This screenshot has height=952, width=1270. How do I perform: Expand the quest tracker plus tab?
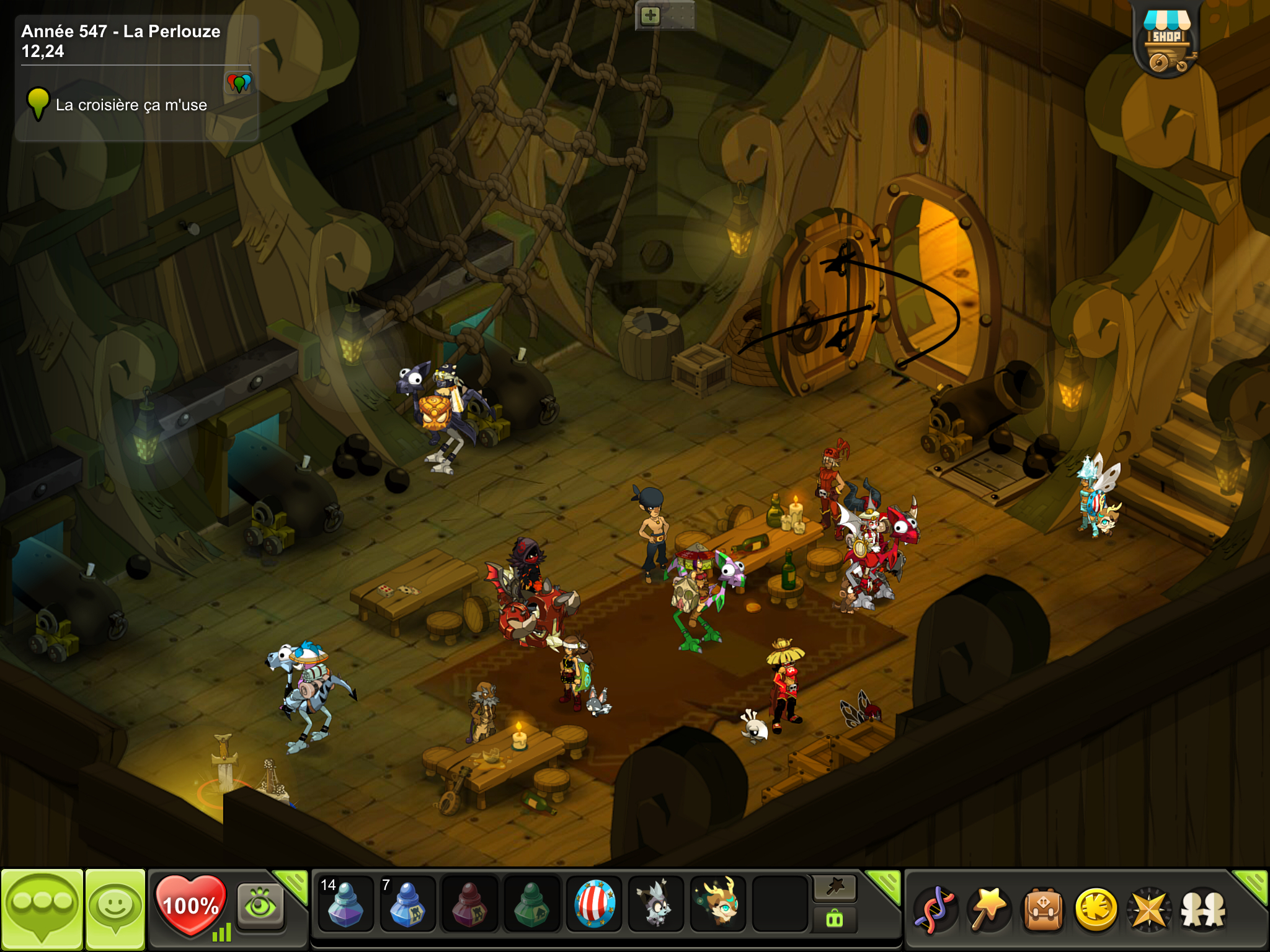(650, 15)
